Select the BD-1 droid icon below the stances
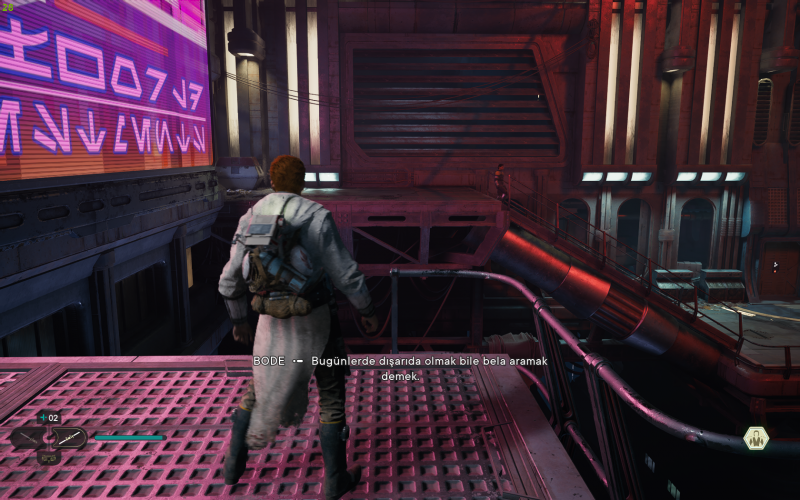This screenshot has height=500, width=800. tap(48, 458)
